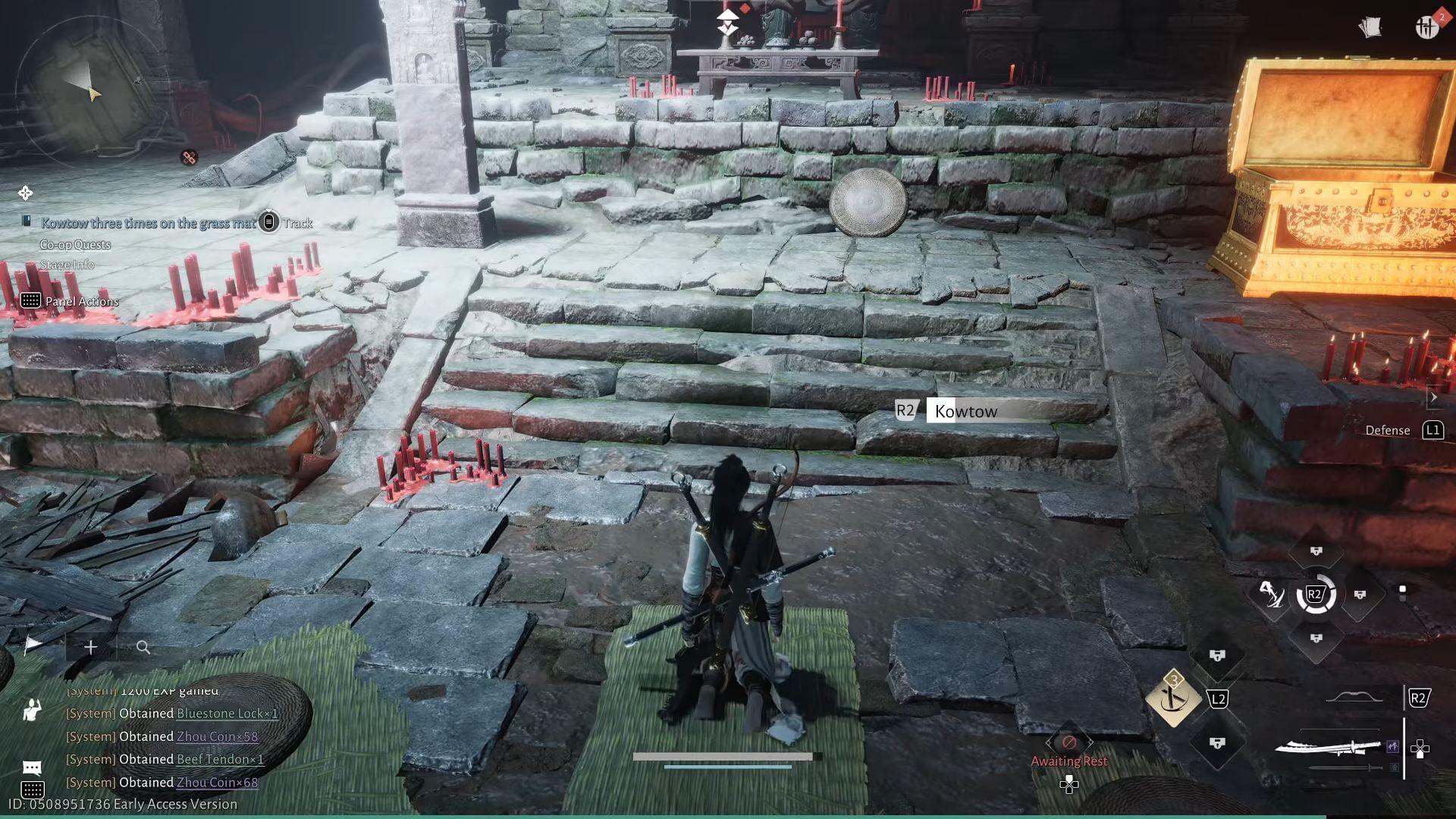This screenshot has width=1456, height=819.
Task: Click the magnifier search icon below the minimap
Action: click(143, 648)
